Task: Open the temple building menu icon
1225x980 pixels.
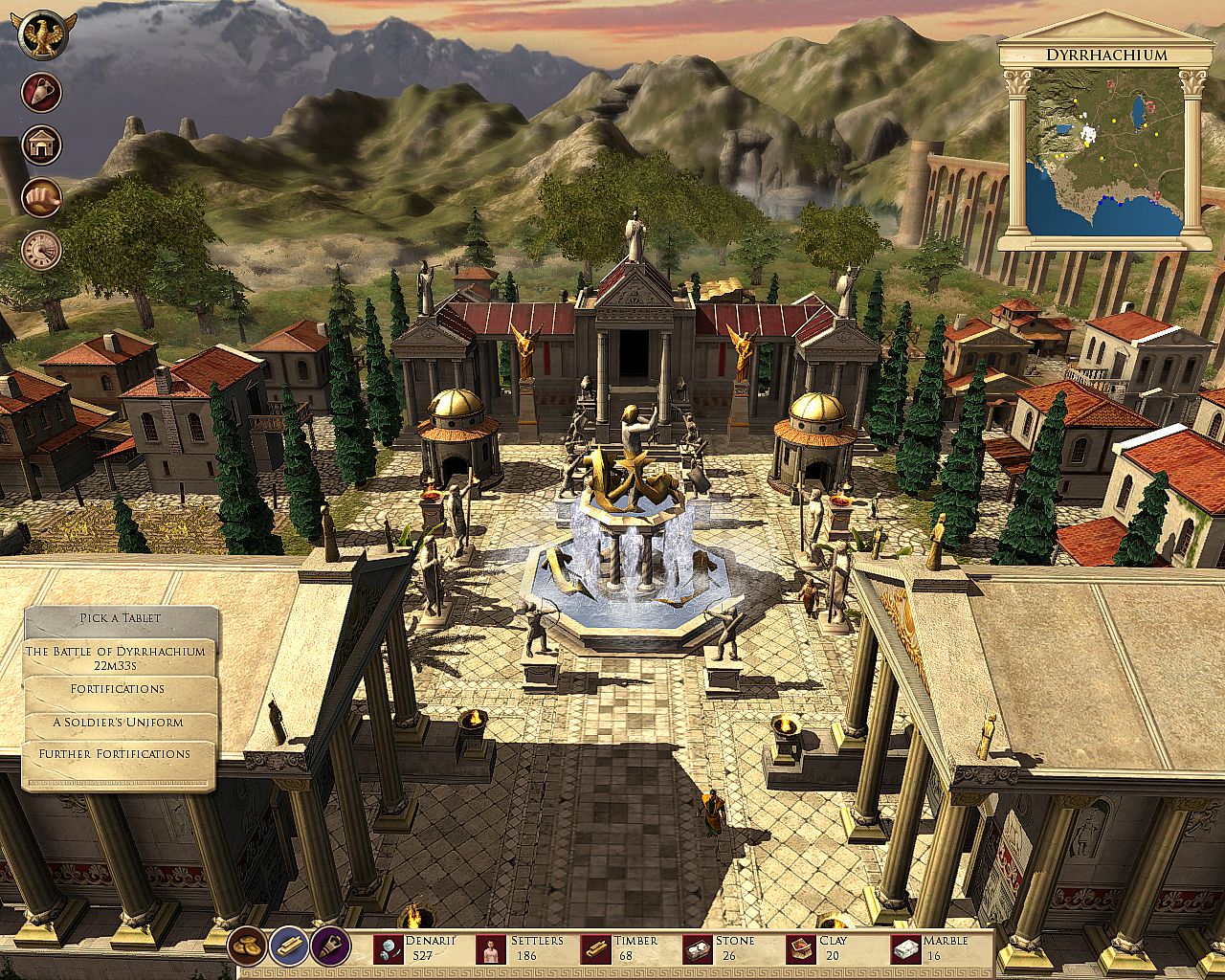Action: coord(42,145)
